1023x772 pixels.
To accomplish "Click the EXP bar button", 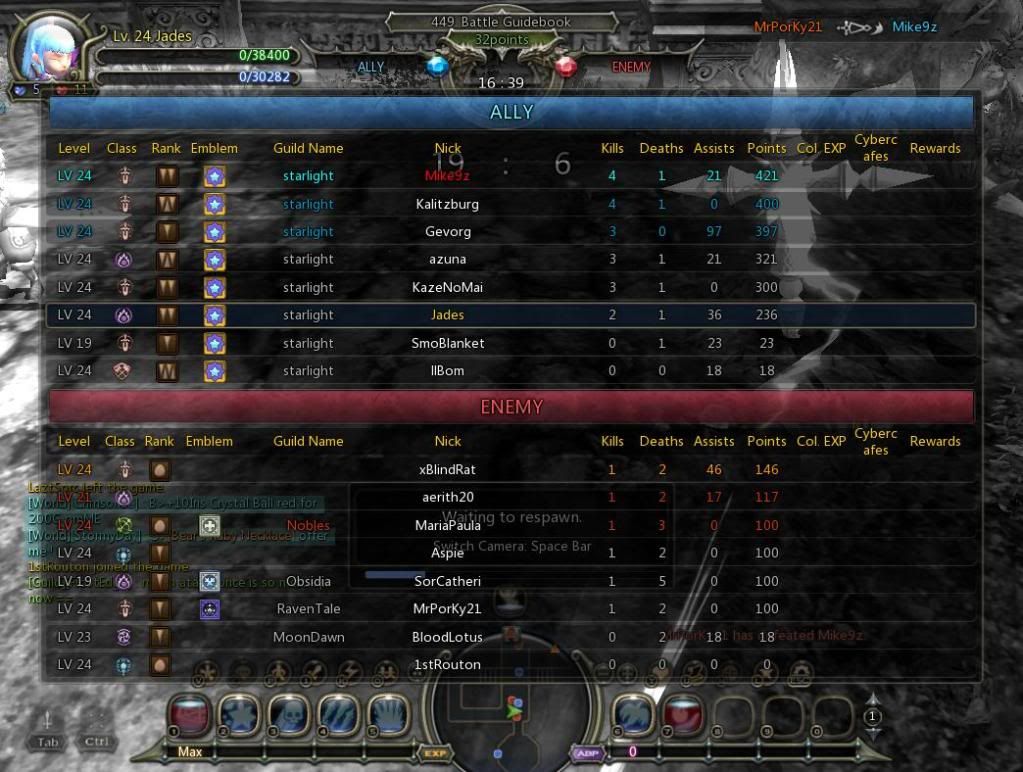I will click(434, 753).
